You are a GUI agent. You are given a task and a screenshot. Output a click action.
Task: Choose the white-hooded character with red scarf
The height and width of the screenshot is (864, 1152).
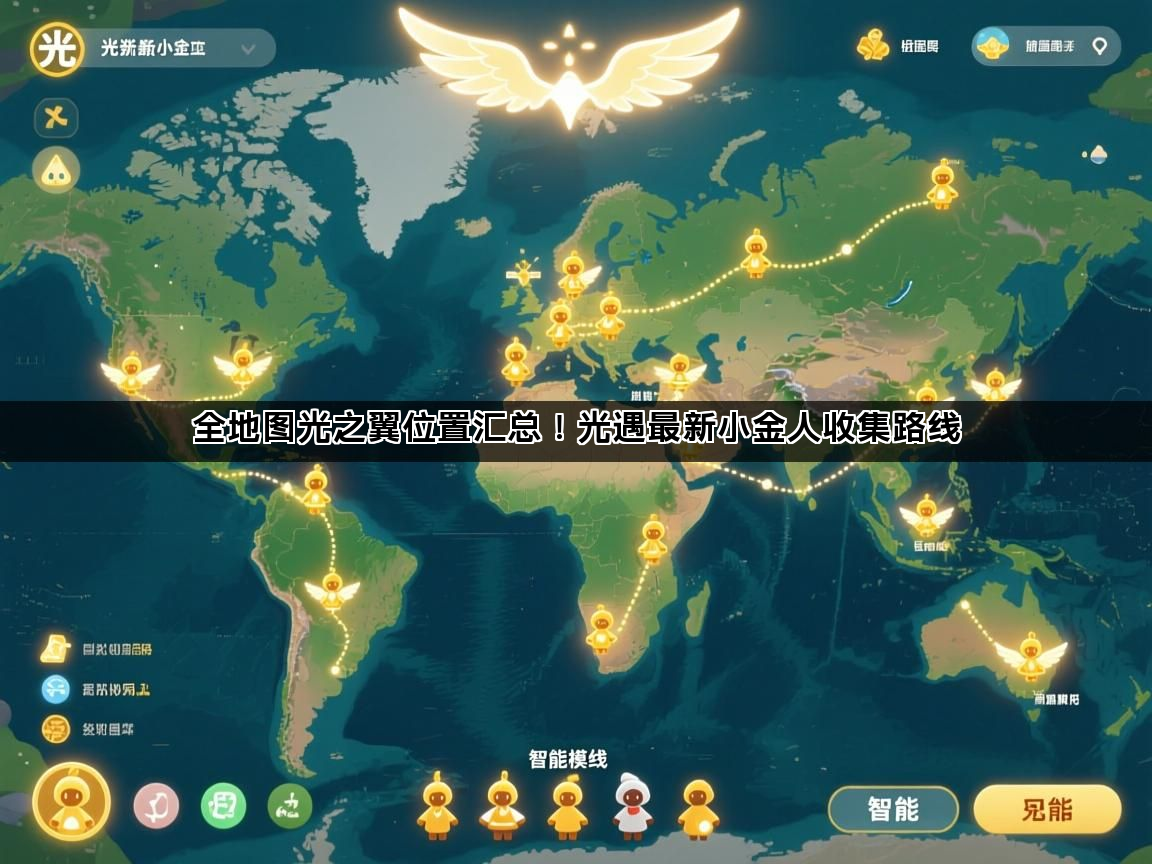(x=633, y=805)
